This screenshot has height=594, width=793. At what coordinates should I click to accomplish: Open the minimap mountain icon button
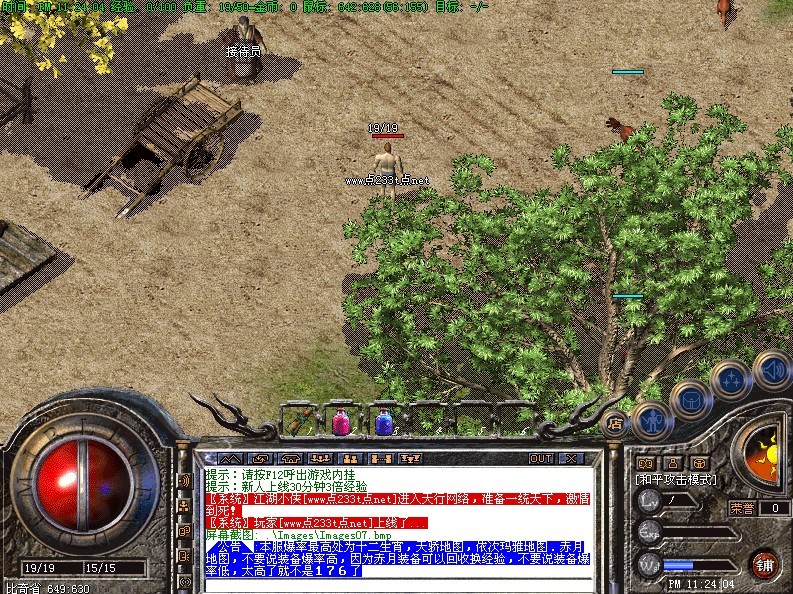click(x=231, y=458)
